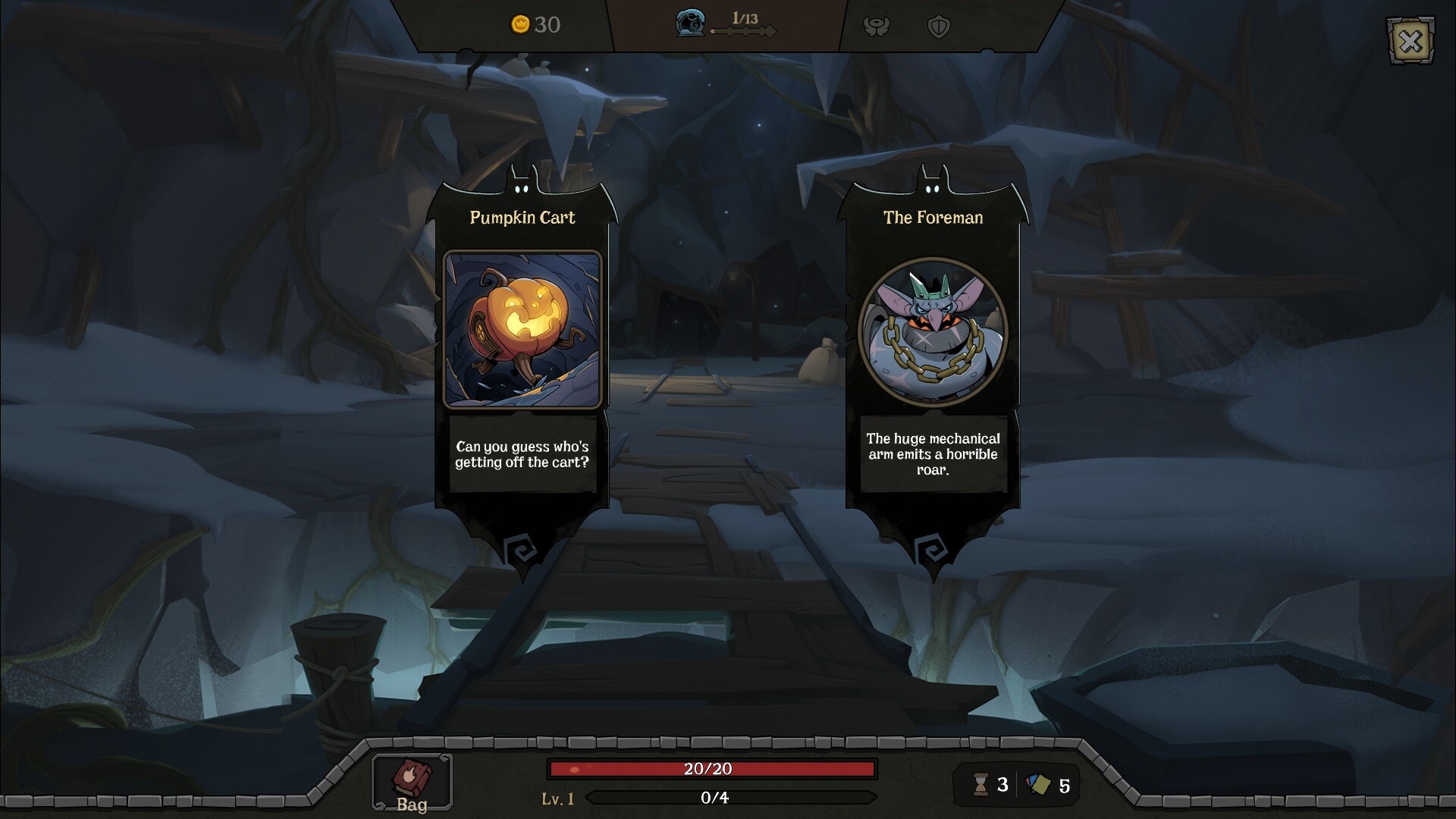
Task: Click the Pumpkin Cart description text box
Action: coord(522,457)
